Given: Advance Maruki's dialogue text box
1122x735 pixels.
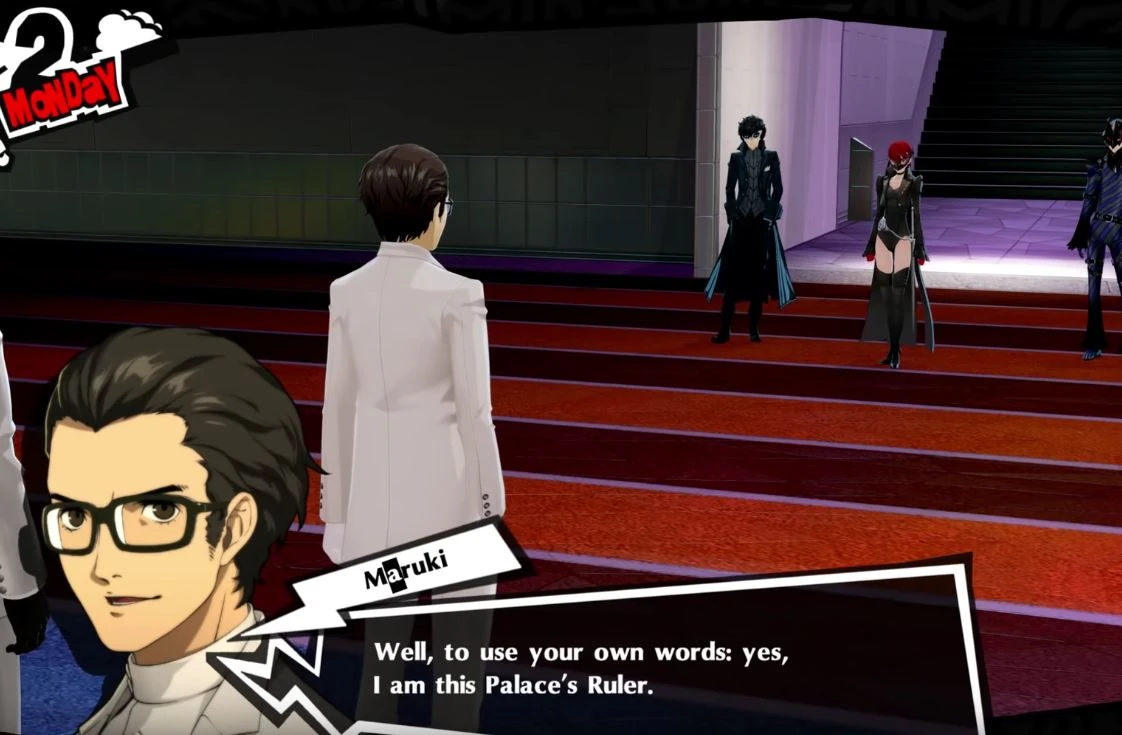Looking at the screenshot, I should tap(640, 665).
